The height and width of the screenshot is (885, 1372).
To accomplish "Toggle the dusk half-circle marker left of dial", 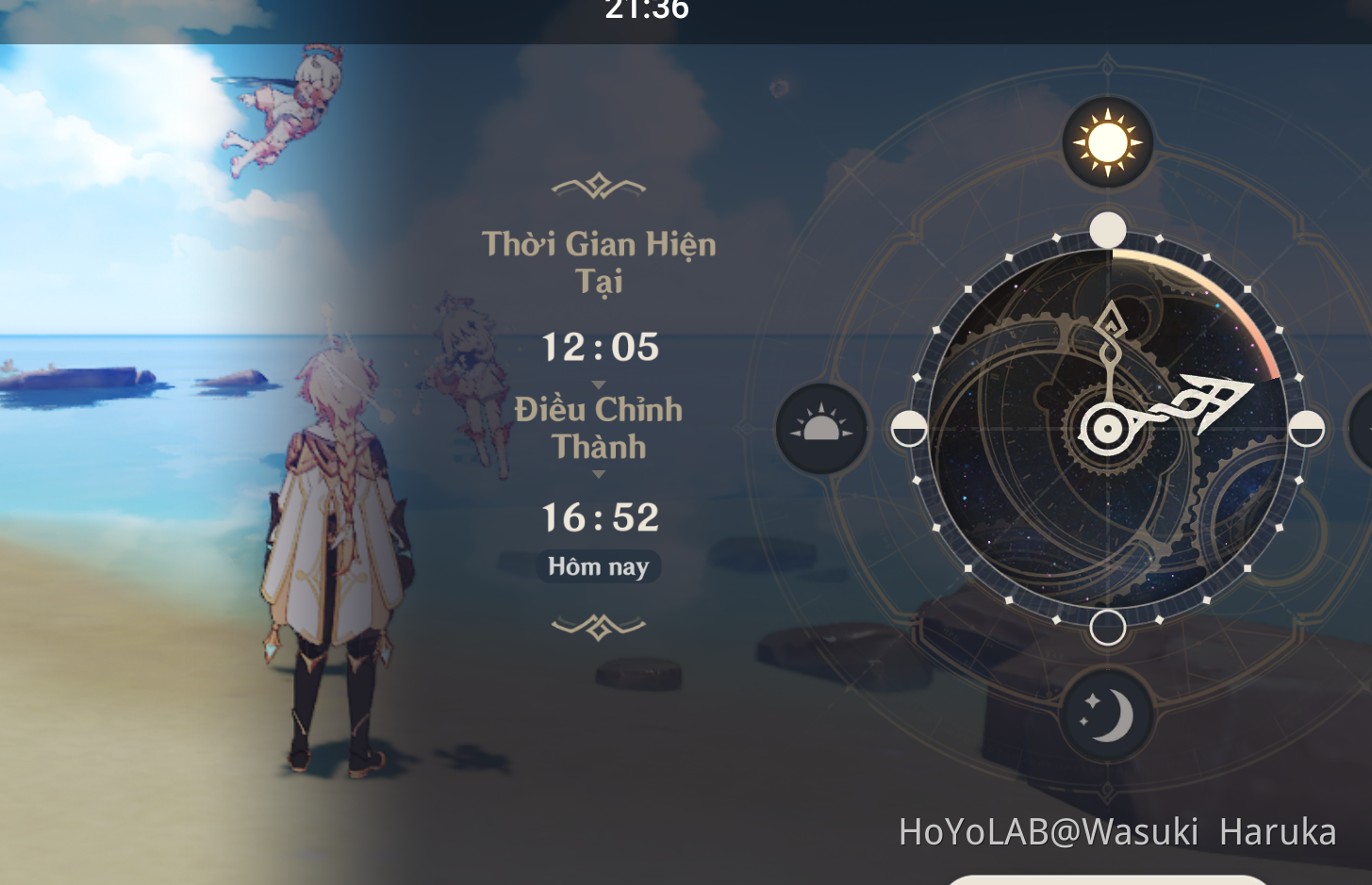I will [908, 429].
